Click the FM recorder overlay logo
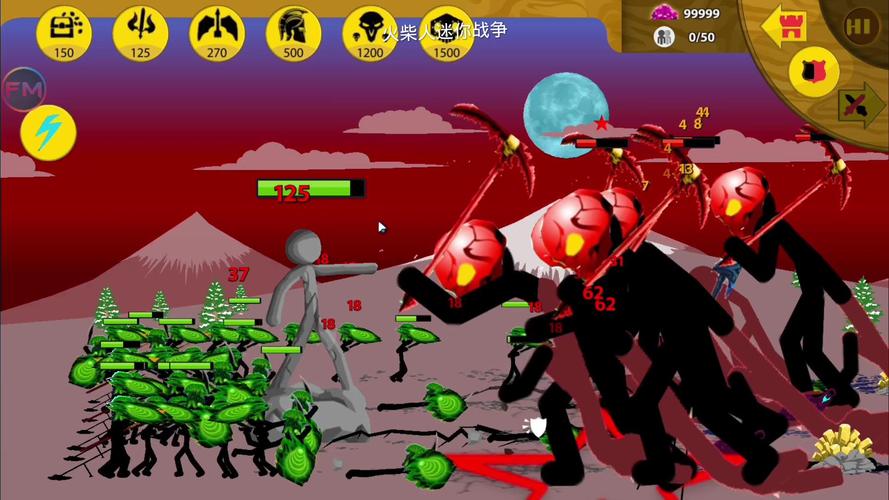The image size is (889, 500). point(24,89)
